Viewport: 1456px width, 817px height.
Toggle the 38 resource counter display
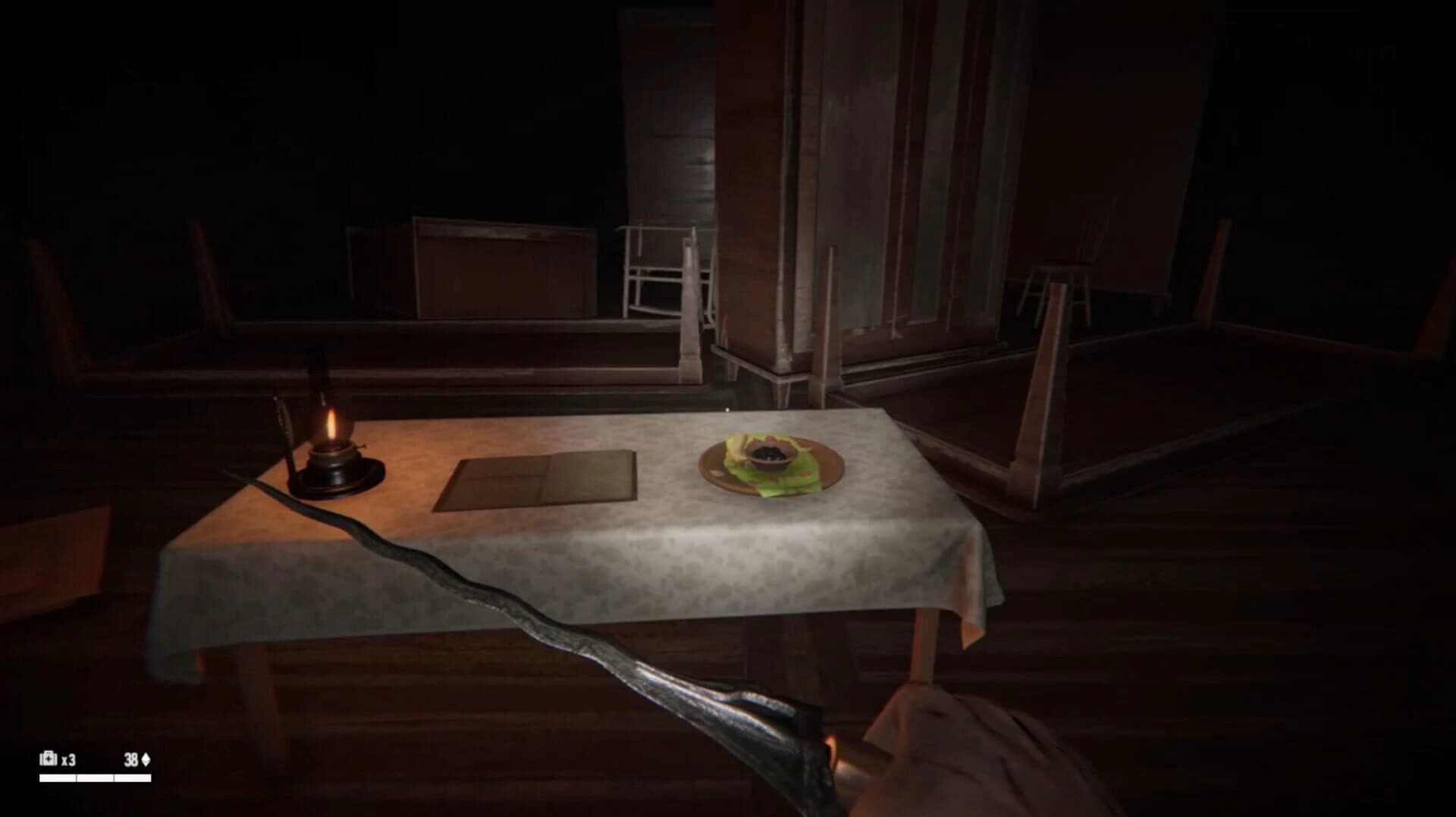132,757
